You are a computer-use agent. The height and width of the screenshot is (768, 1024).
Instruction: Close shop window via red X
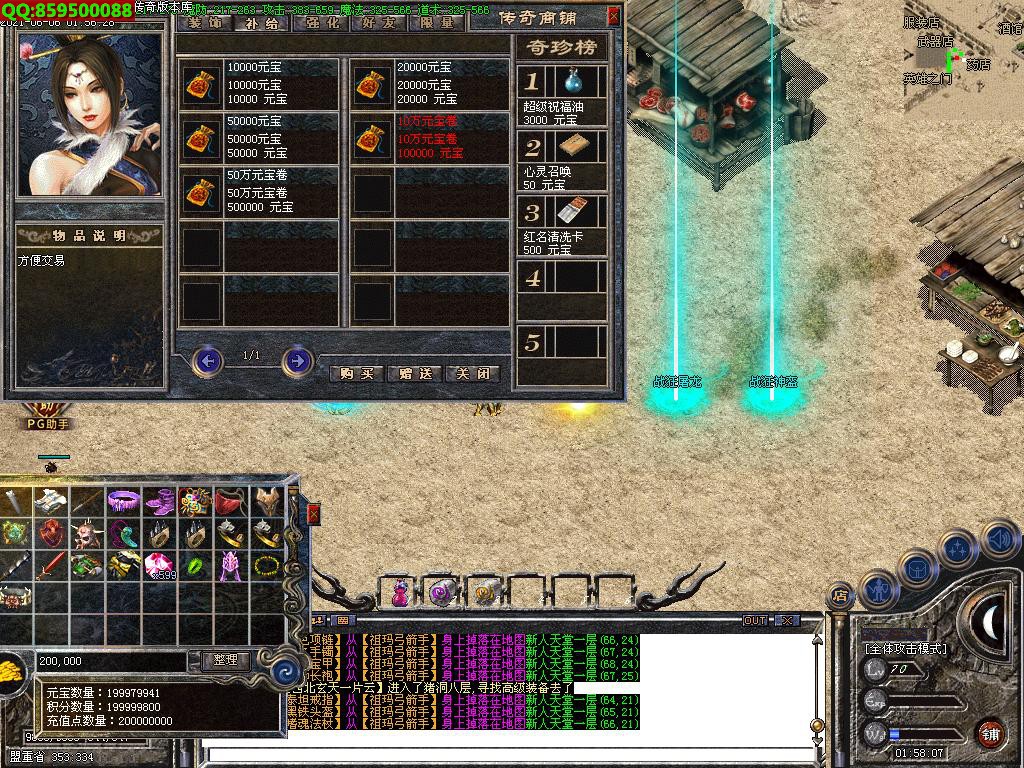pyautogui.click(x=613, y=16)
